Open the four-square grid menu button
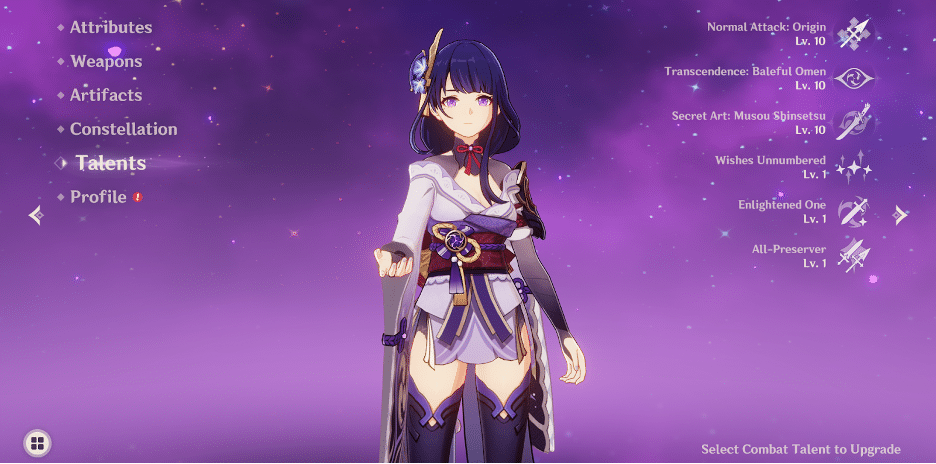The height and width of the screenshot is (464, 936). pos(37,443)
